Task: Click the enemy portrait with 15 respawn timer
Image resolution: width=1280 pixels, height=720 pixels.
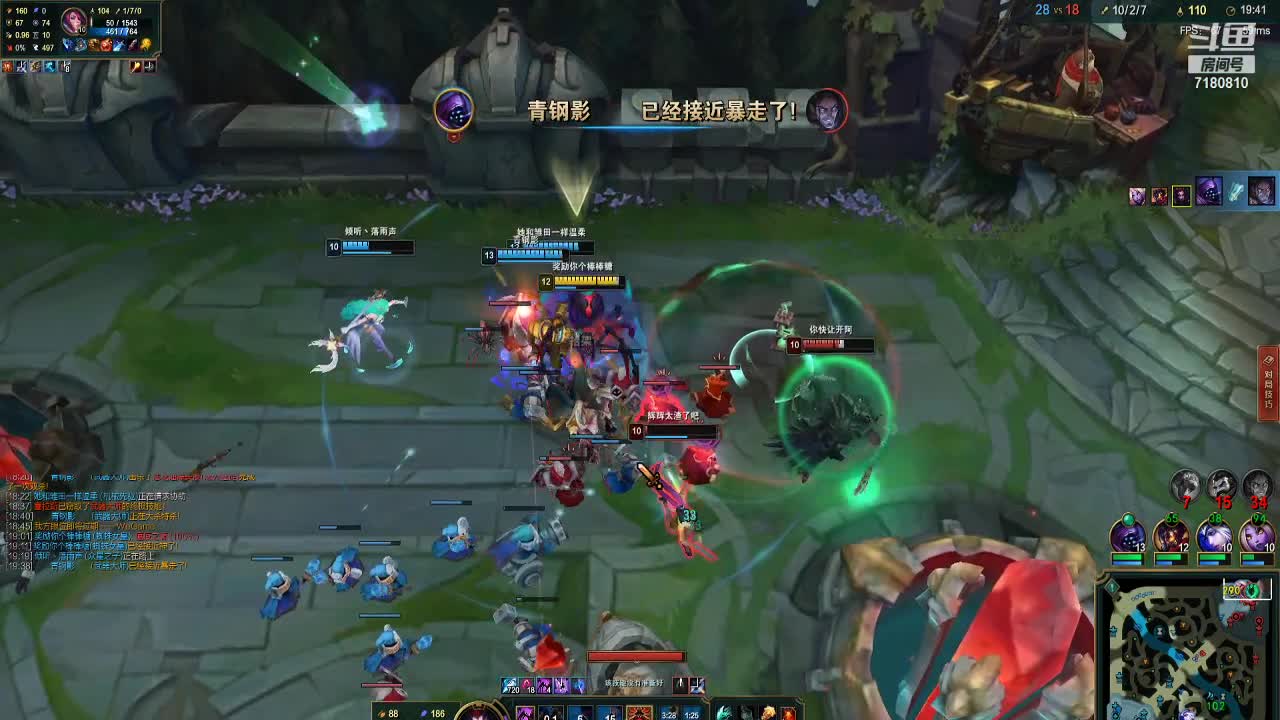Action: pyautogui.click(x=1221, y=486)
